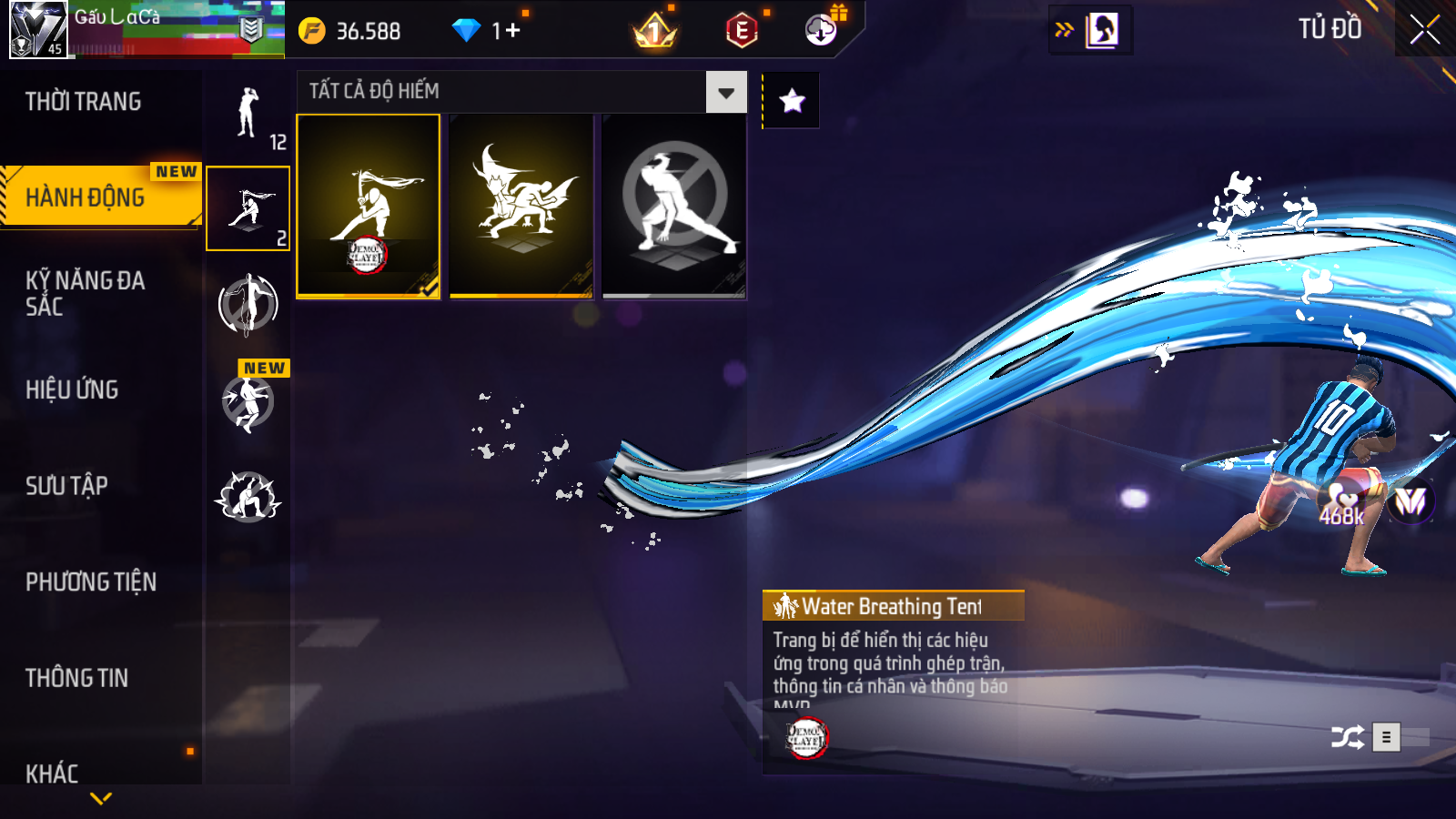Expand more categories with the down chevron
1456x819 pixels.
coord(101,799)
